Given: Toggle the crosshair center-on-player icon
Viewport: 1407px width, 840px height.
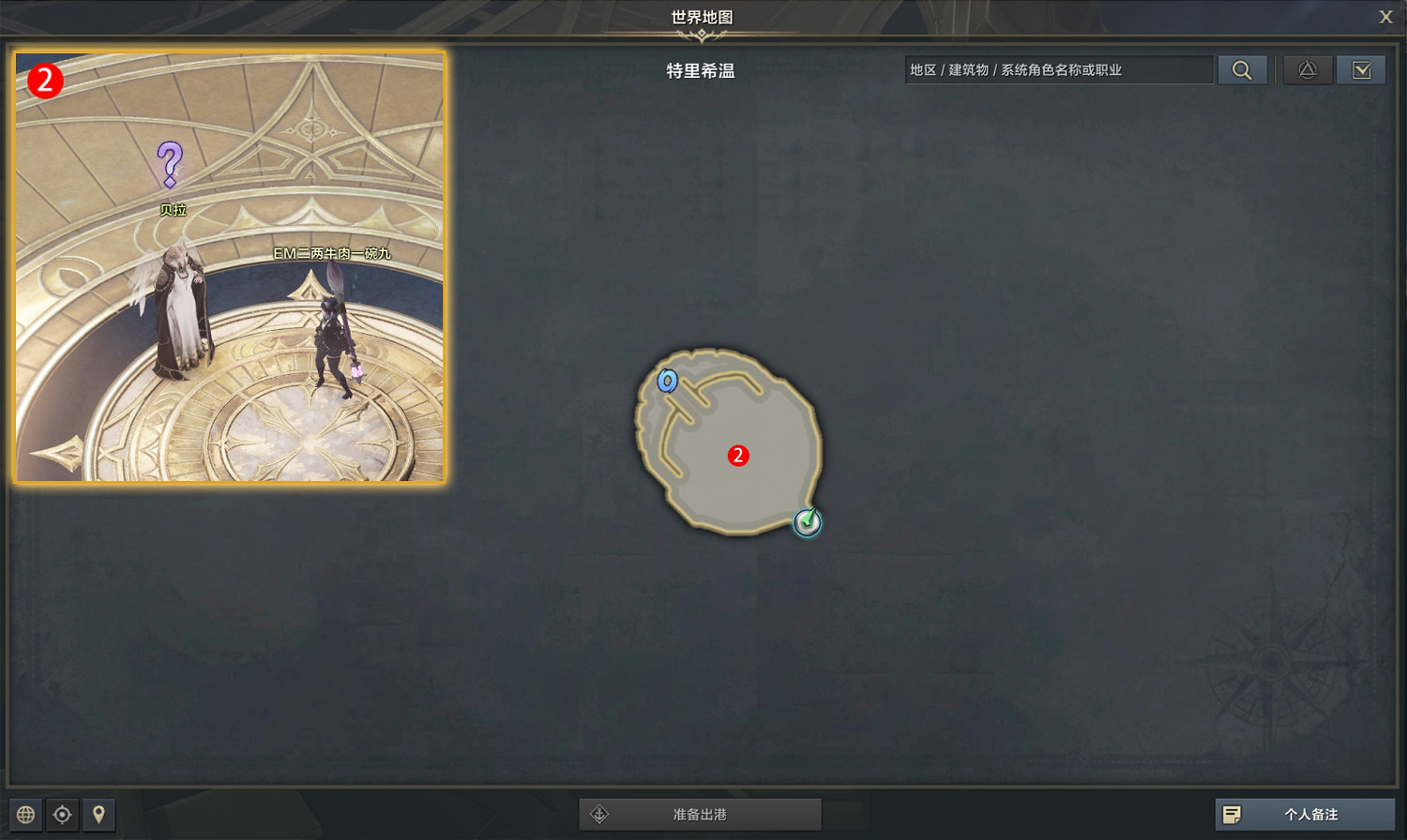Looking at the screenshot, I should (x=61, y=815).
